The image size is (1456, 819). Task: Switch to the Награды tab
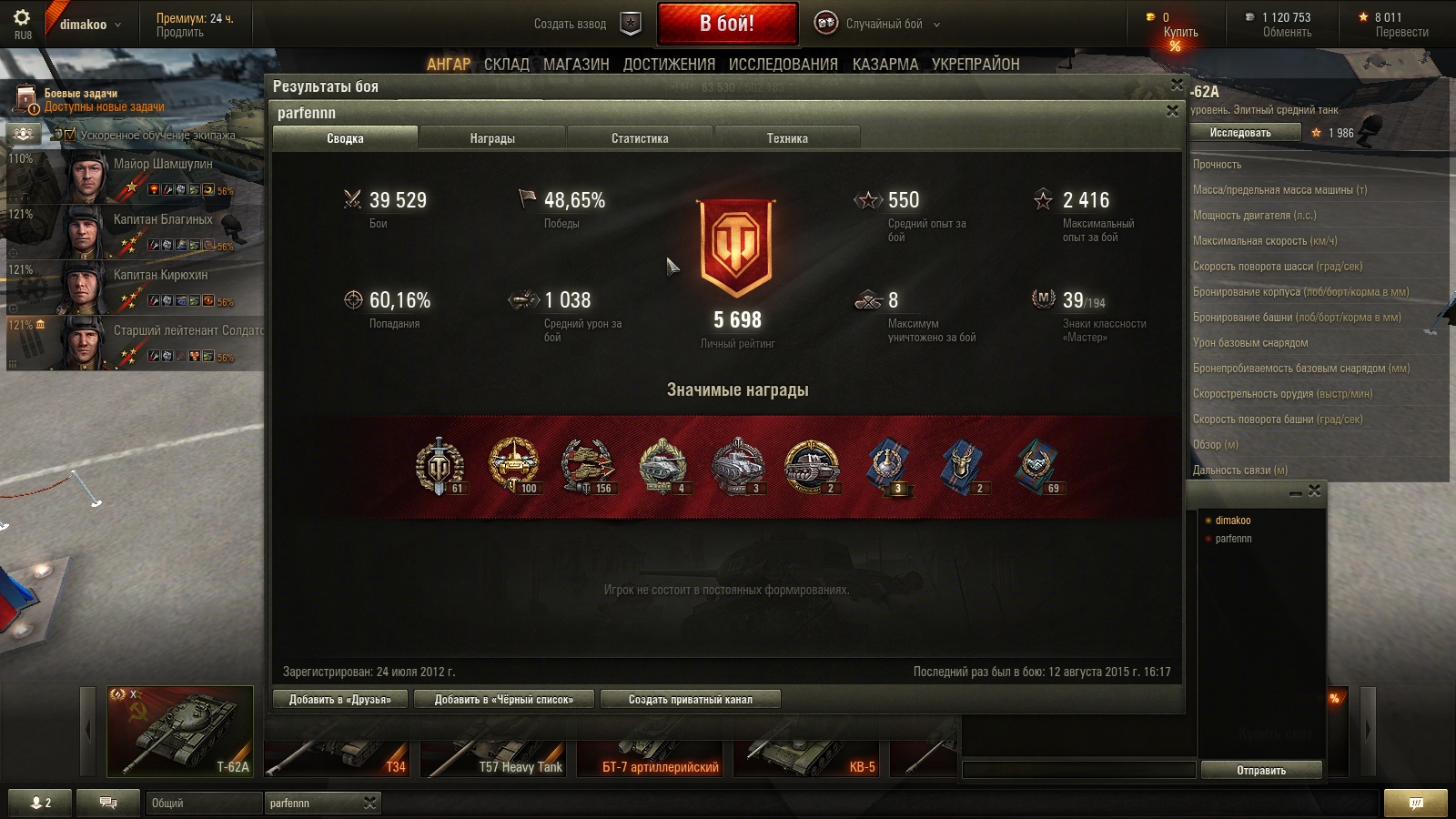coord(492,138)
